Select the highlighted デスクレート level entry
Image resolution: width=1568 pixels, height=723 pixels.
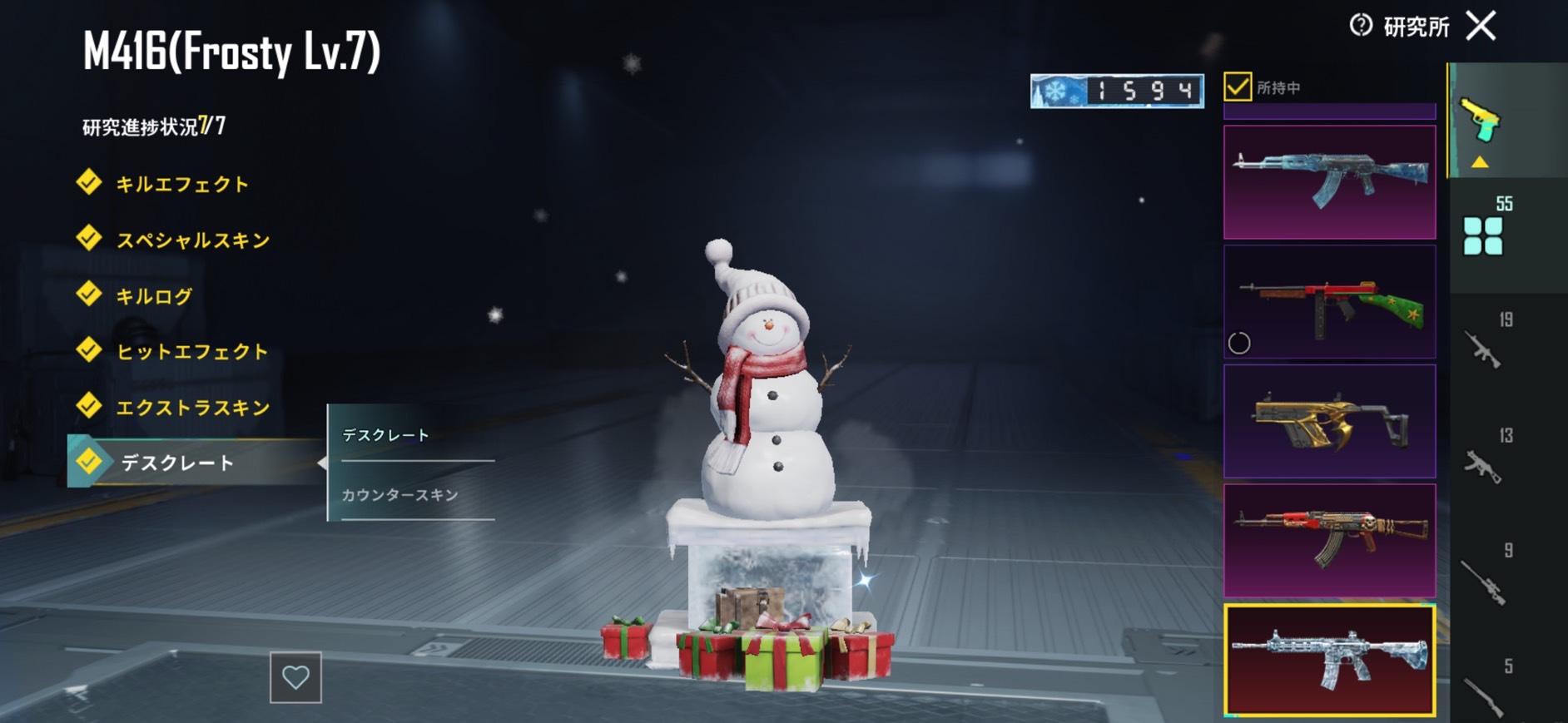(177, 463)
